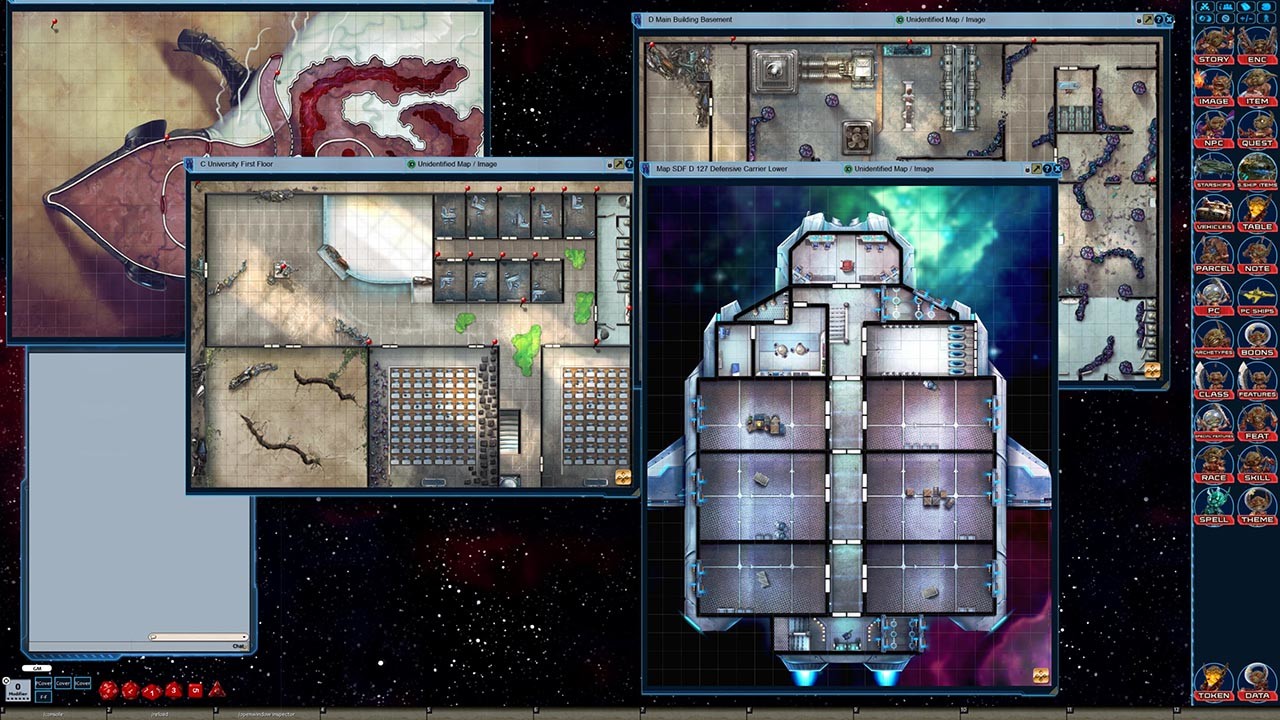This screenshot has width=1280, height=720.
Task: Click the help question-mark on the Carrier map window
Action: coord(1046,169)
